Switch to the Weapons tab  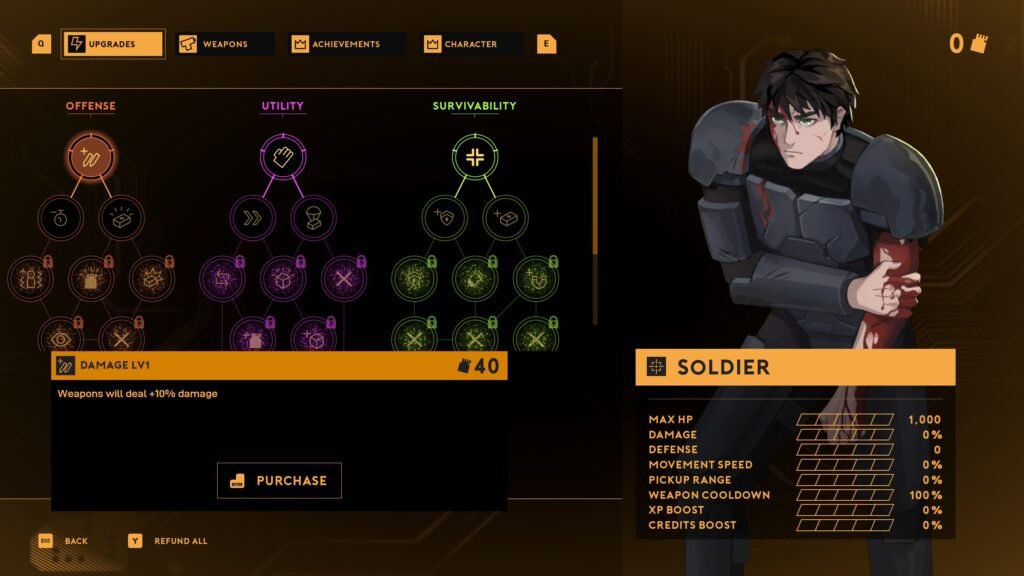pyautogui.click(x=224, y=44)
